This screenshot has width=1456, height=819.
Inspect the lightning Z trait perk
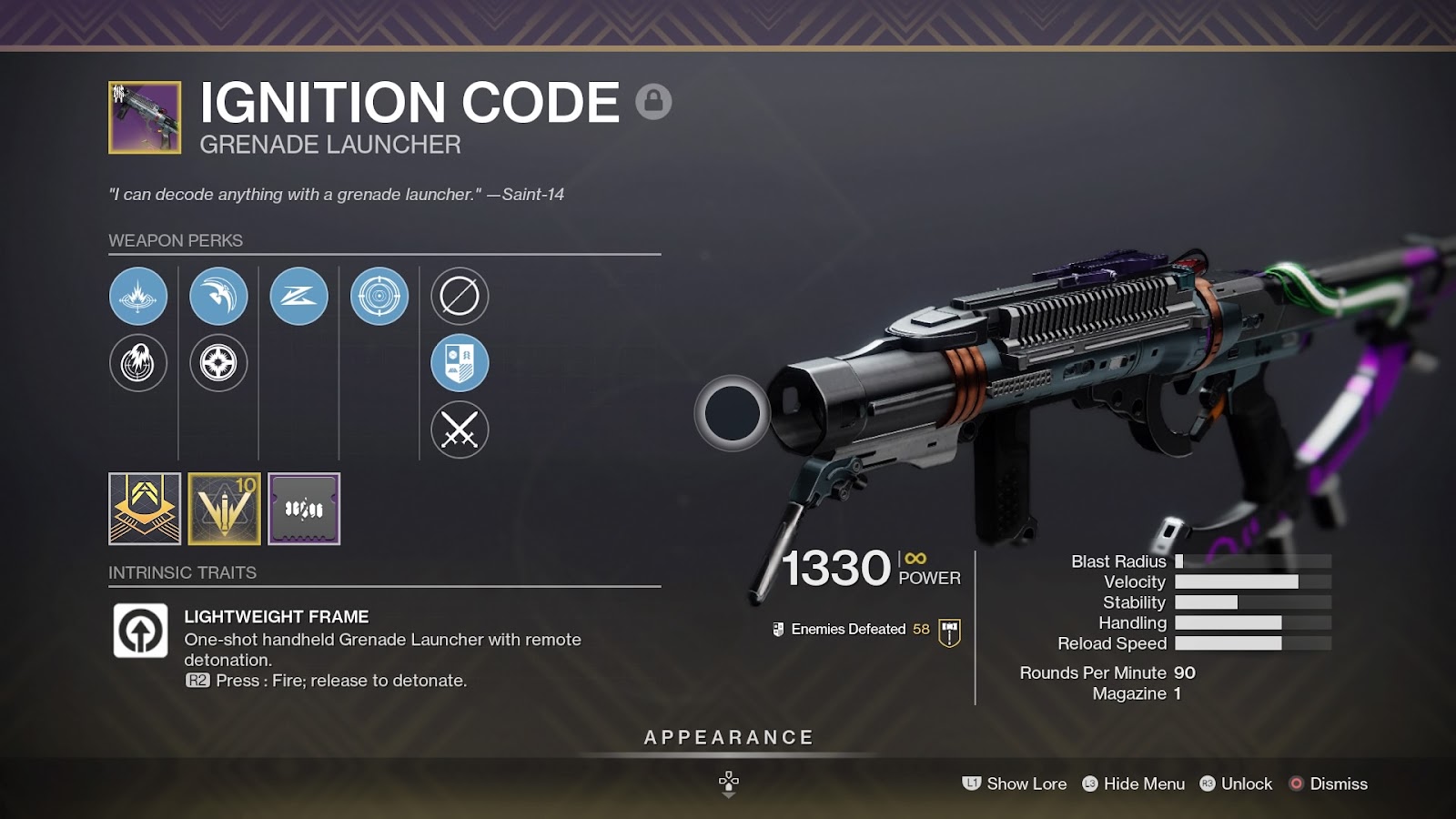tap(299, 296)
